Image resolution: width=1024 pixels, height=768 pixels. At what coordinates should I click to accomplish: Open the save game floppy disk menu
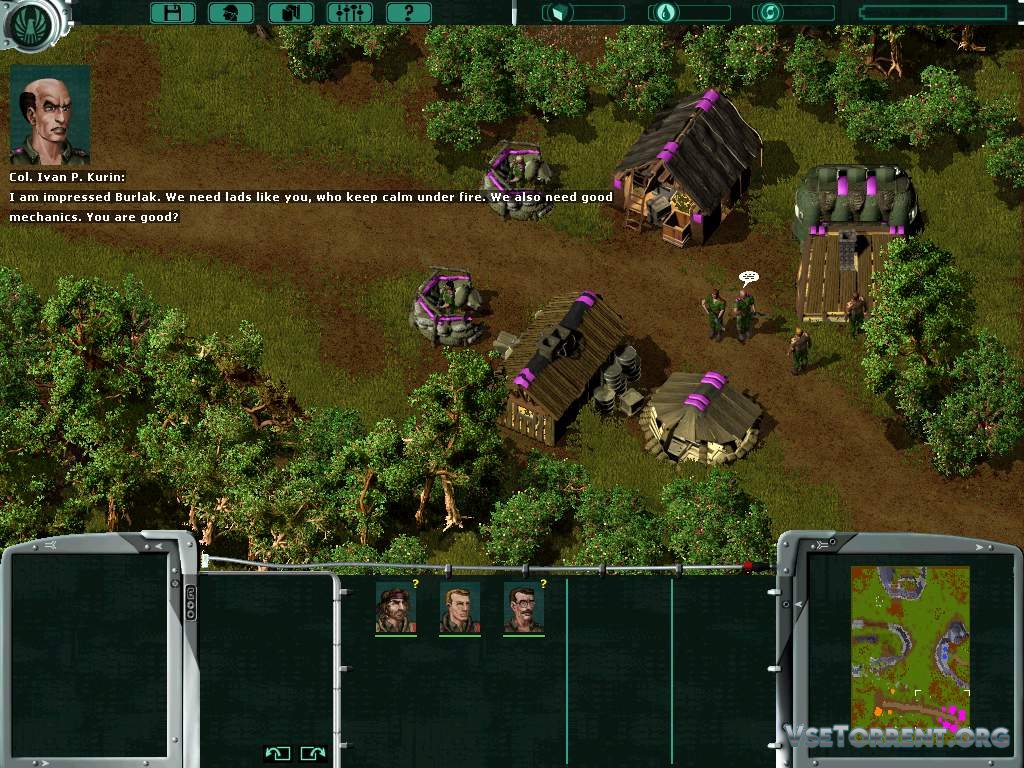tap(172, 13)
